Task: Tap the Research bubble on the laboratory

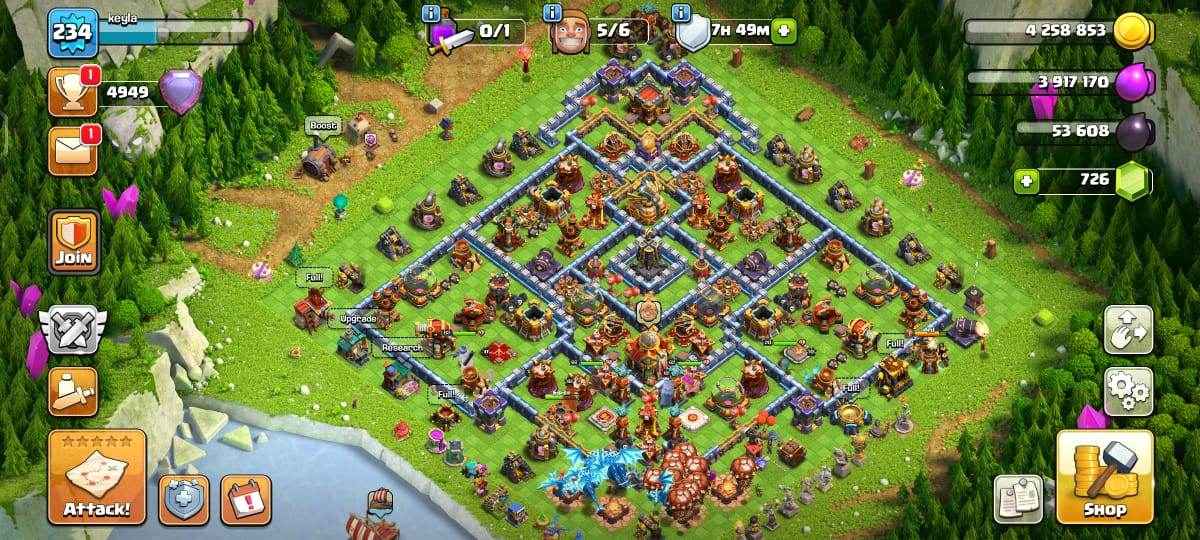Action: point(402,347)
